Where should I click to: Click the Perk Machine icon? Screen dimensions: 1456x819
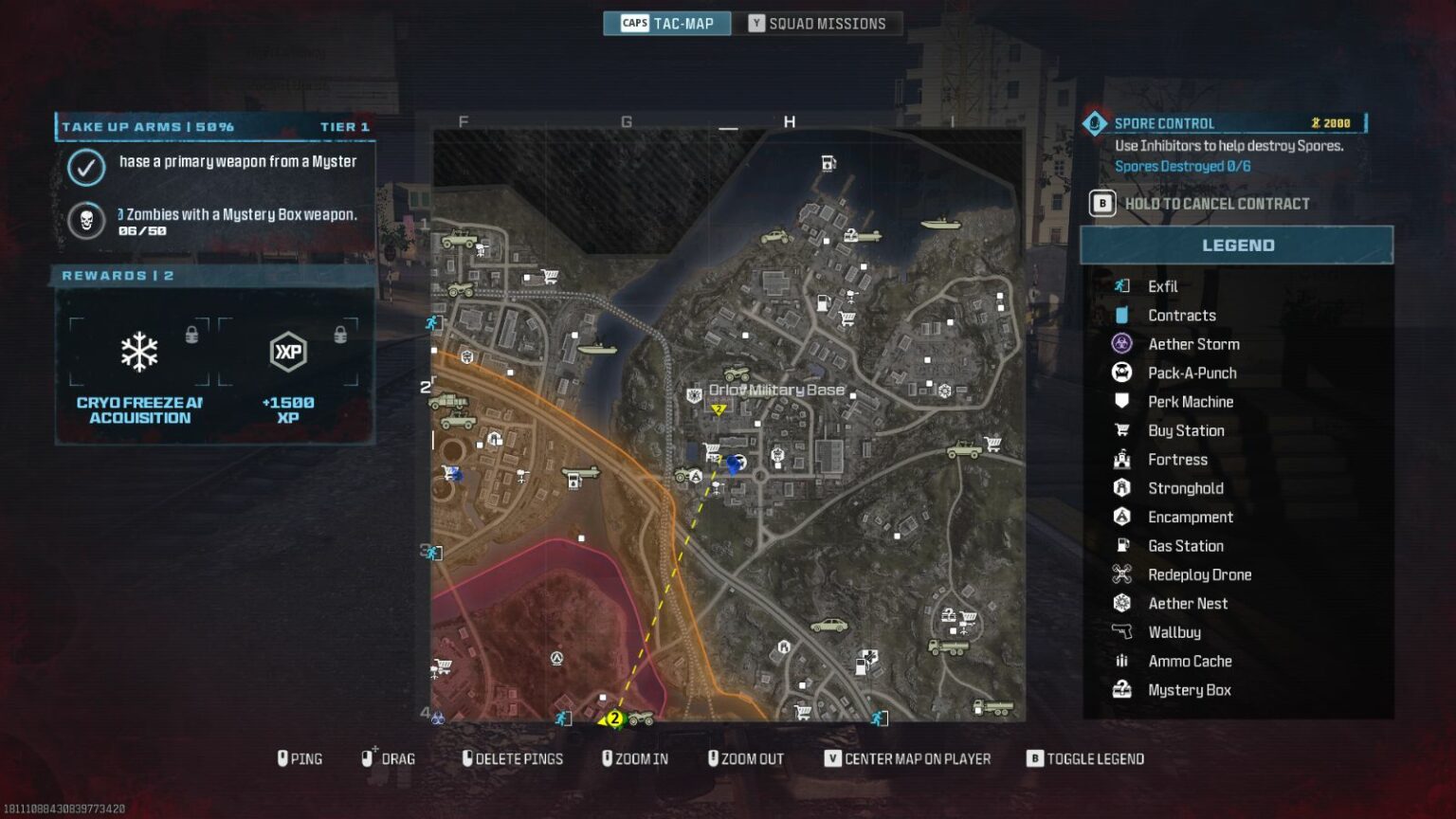[x=1122, y=401]
